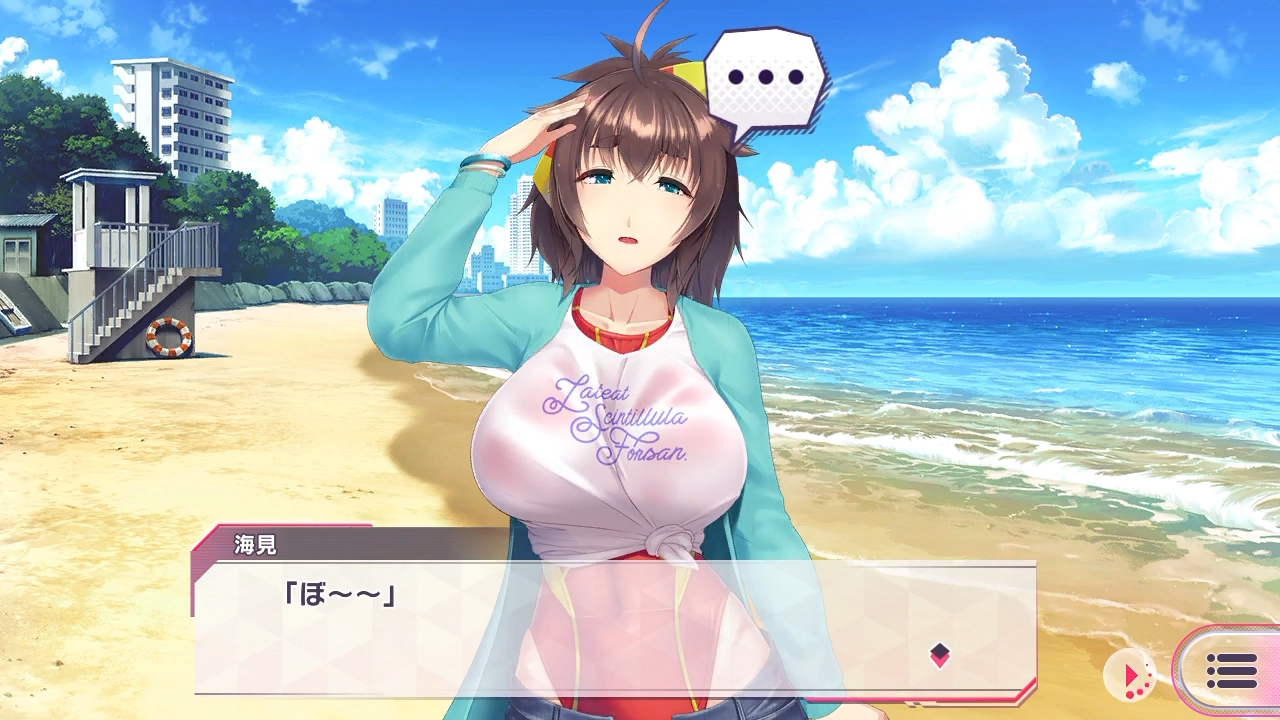Open the list menu button
The height and width of the screenshot is (720, 1280).
[x=1231, y=671]
